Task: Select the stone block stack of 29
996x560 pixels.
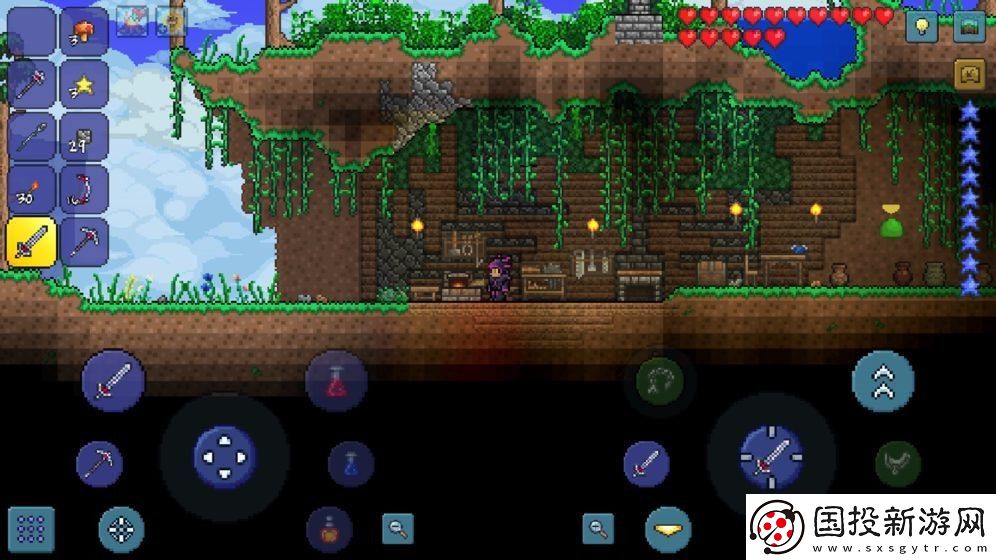Action: (x=84, y=137)
